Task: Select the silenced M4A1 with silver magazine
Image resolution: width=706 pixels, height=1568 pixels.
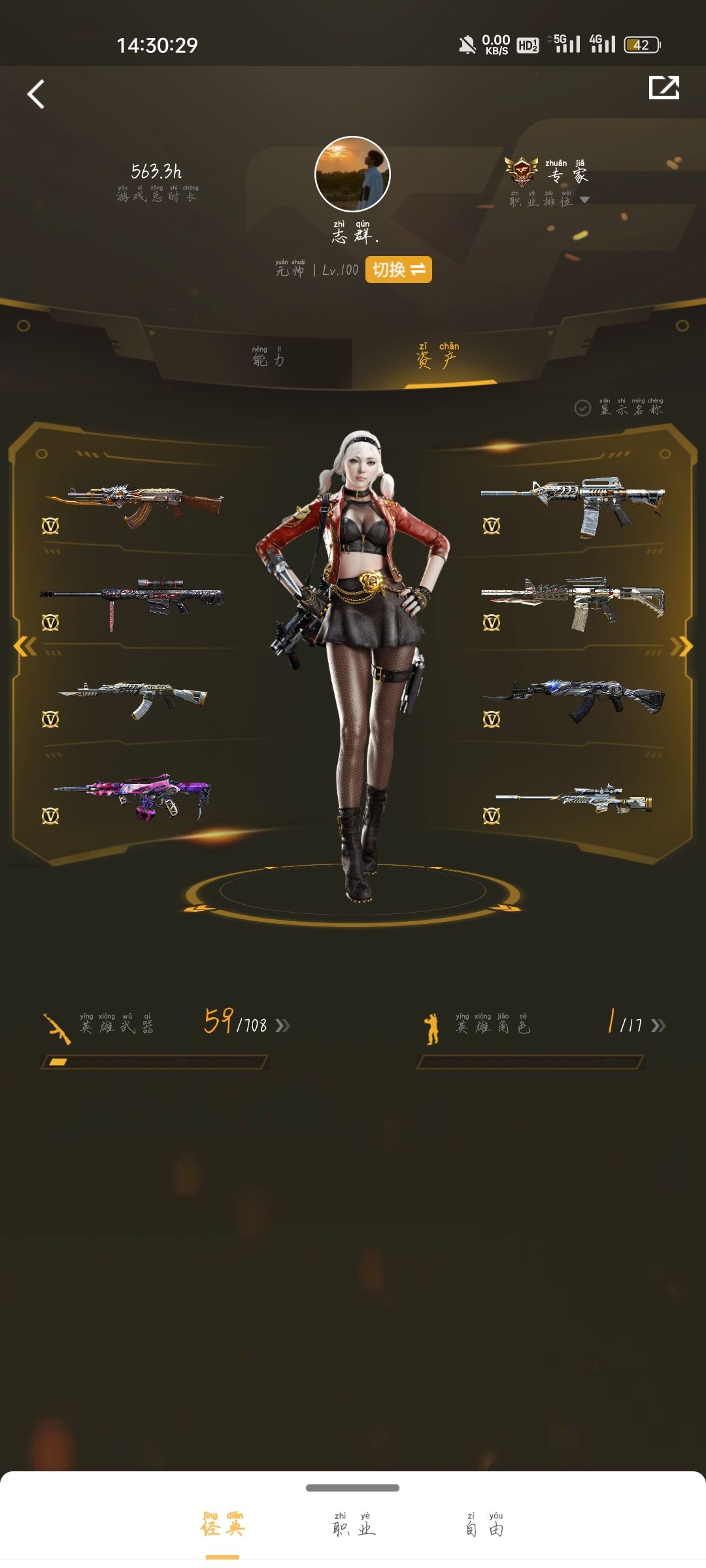Action: pos(573,505)
